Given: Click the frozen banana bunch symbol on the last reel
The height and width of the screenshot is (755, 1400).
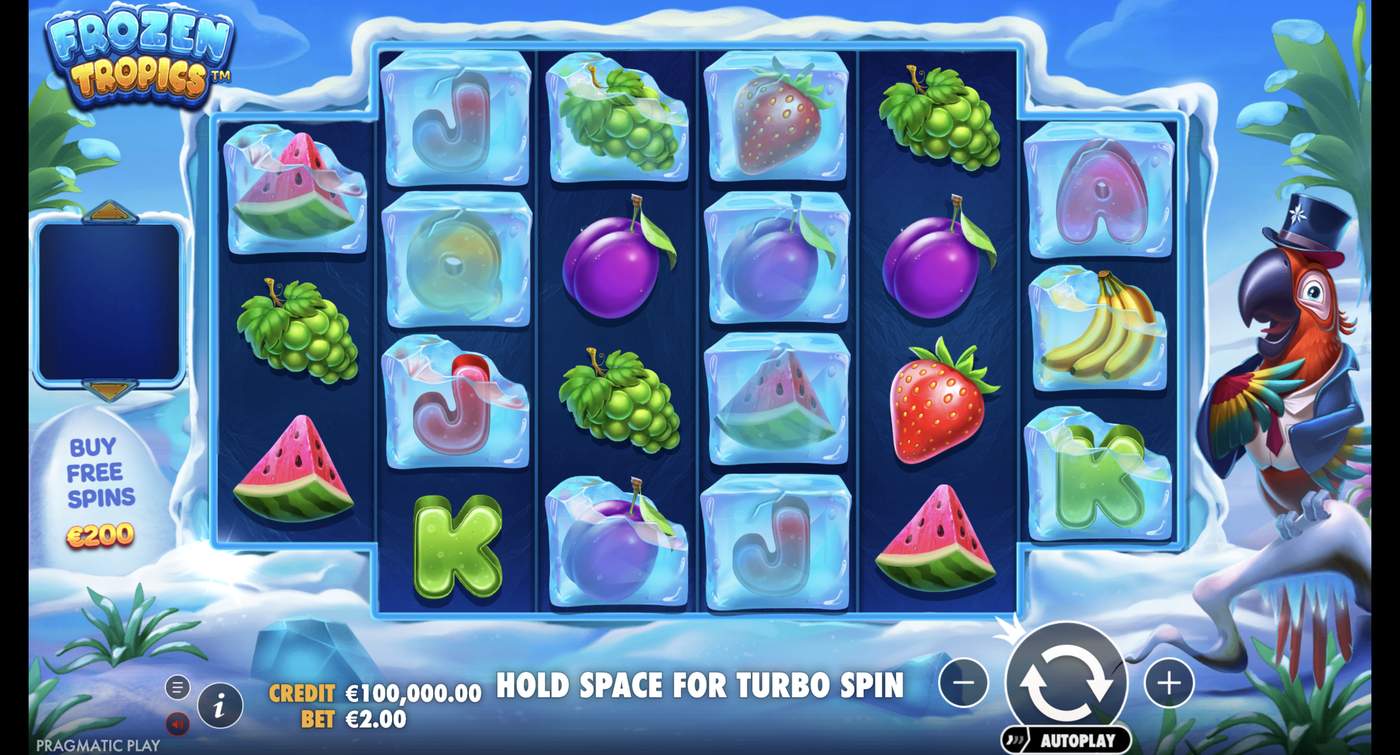Looking at the screenshot, I should [1097, 323].
